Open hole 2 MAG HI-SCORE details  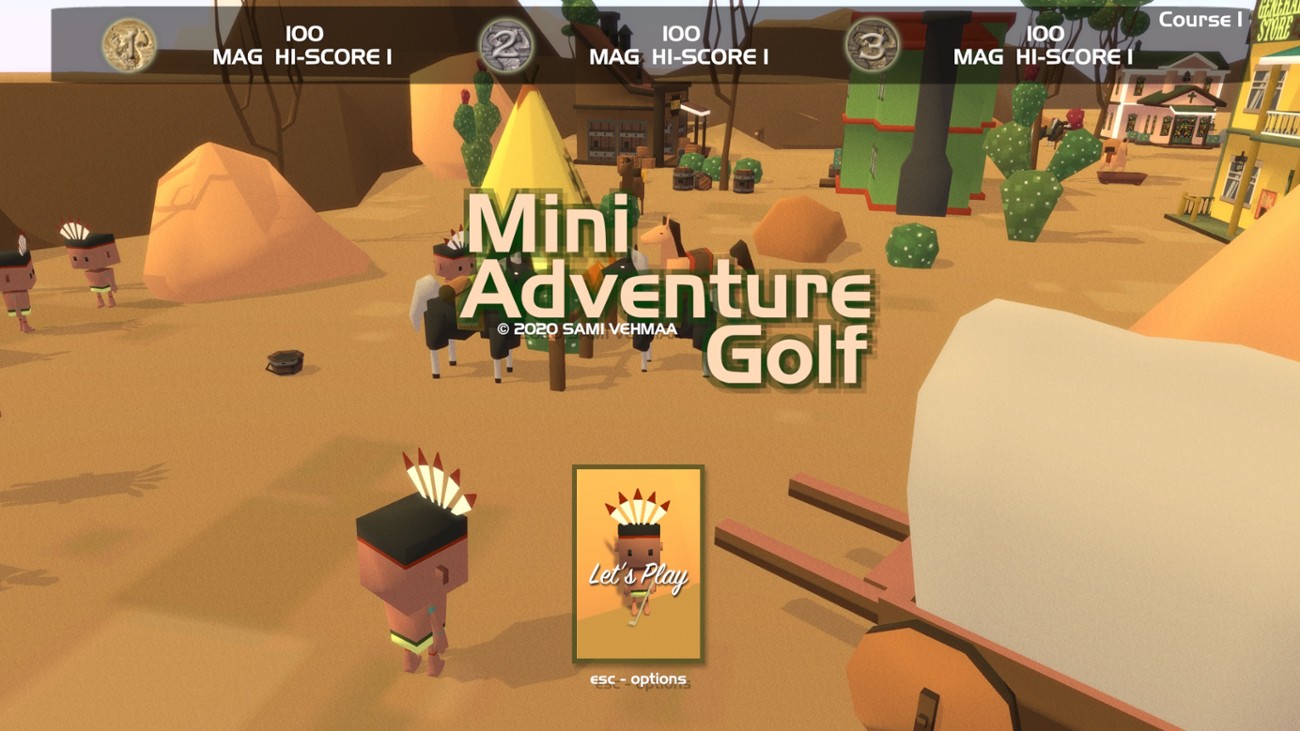tap(680, 57)
